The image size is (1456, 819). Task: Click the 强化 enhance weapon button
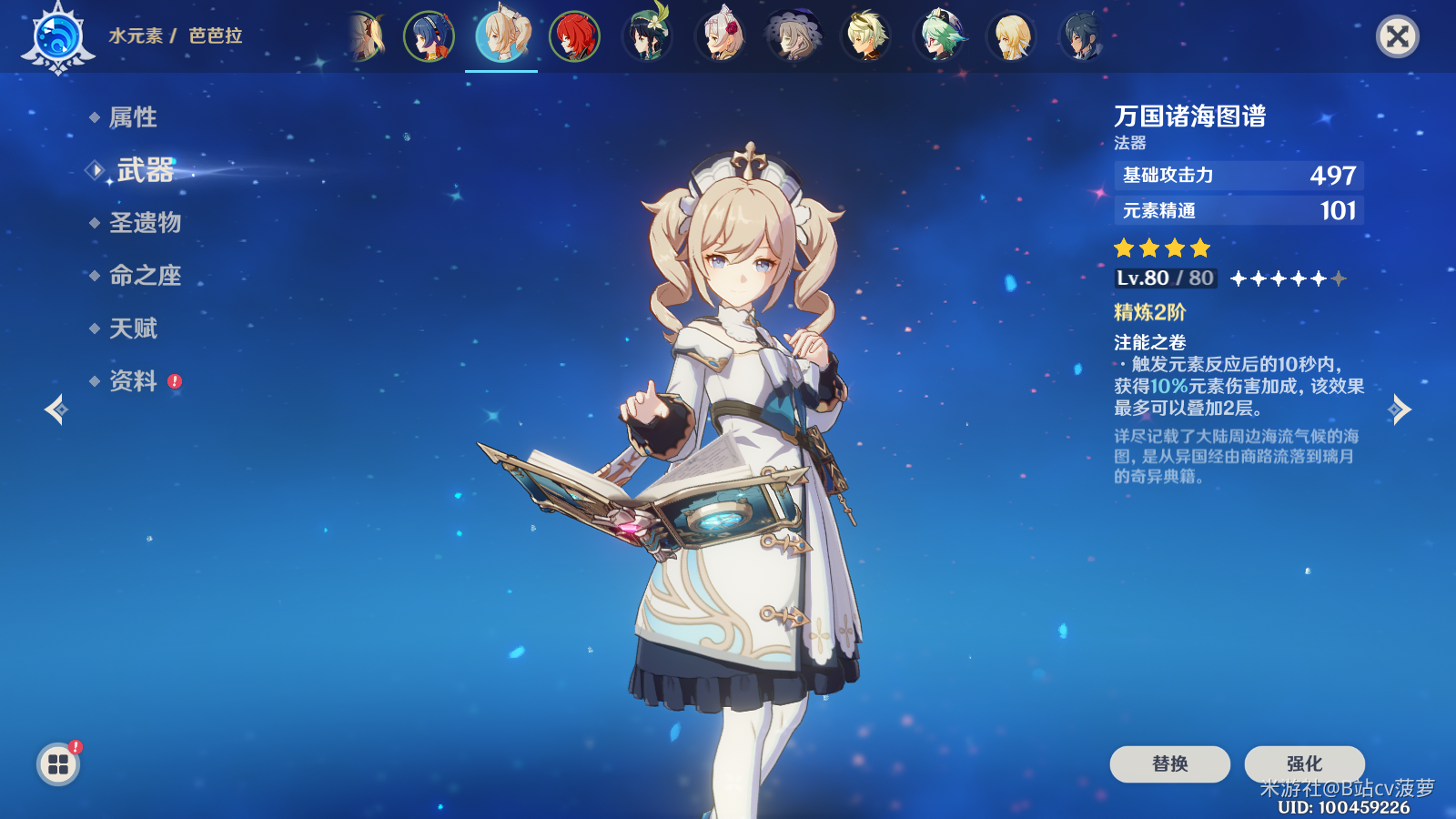point(1304,763)
